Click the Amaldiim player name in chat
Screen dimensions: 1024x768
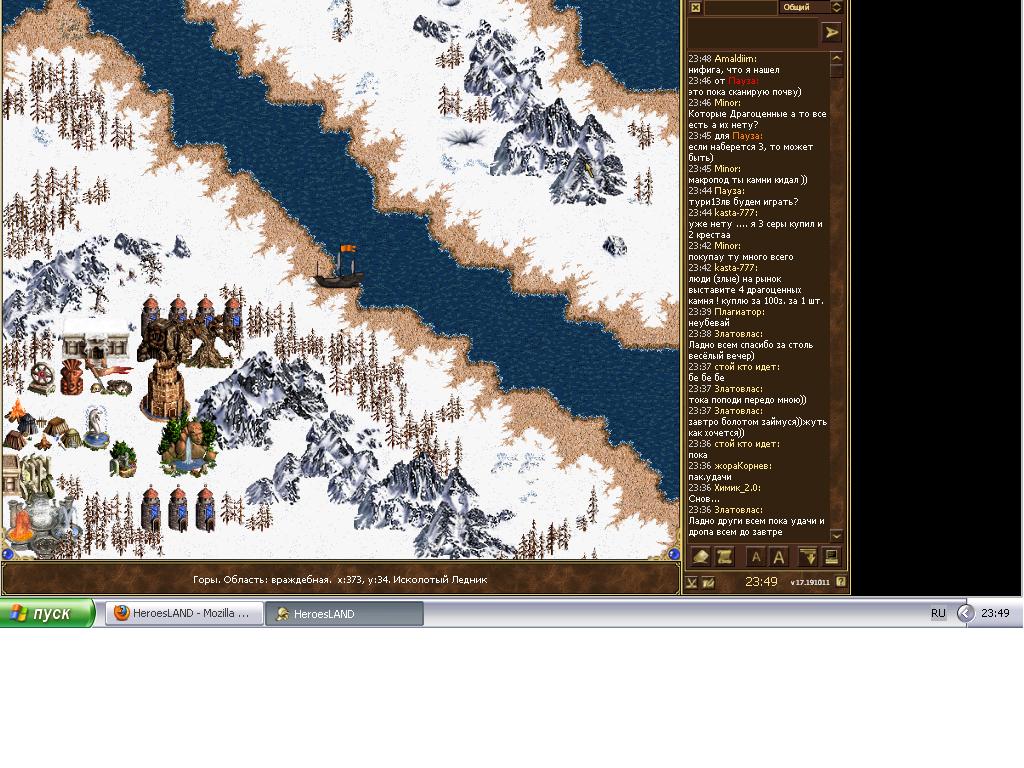click(735, 59)
